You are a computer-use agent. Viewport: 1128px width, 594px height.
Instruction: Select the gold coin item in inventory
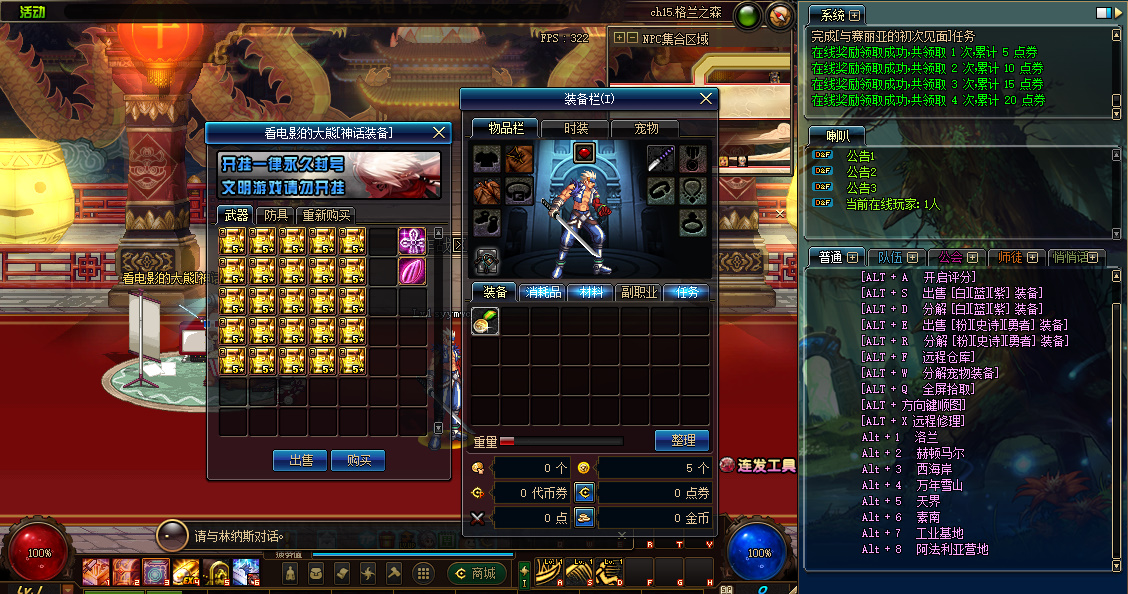(486, 321)
